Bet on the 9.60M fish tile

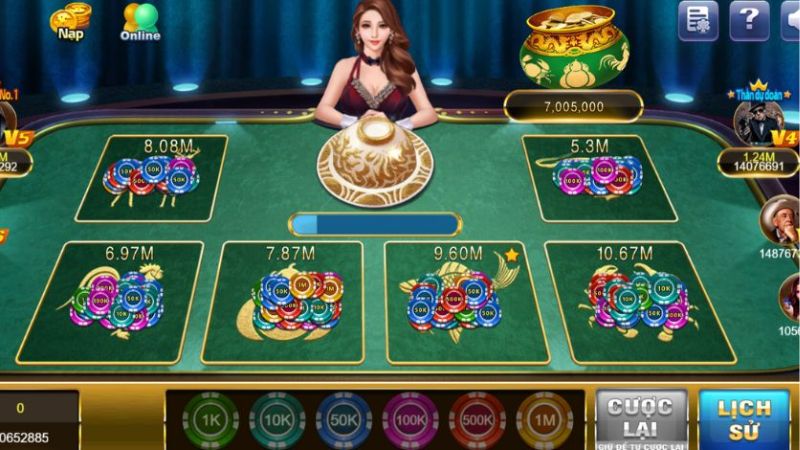tap(455, 302)
